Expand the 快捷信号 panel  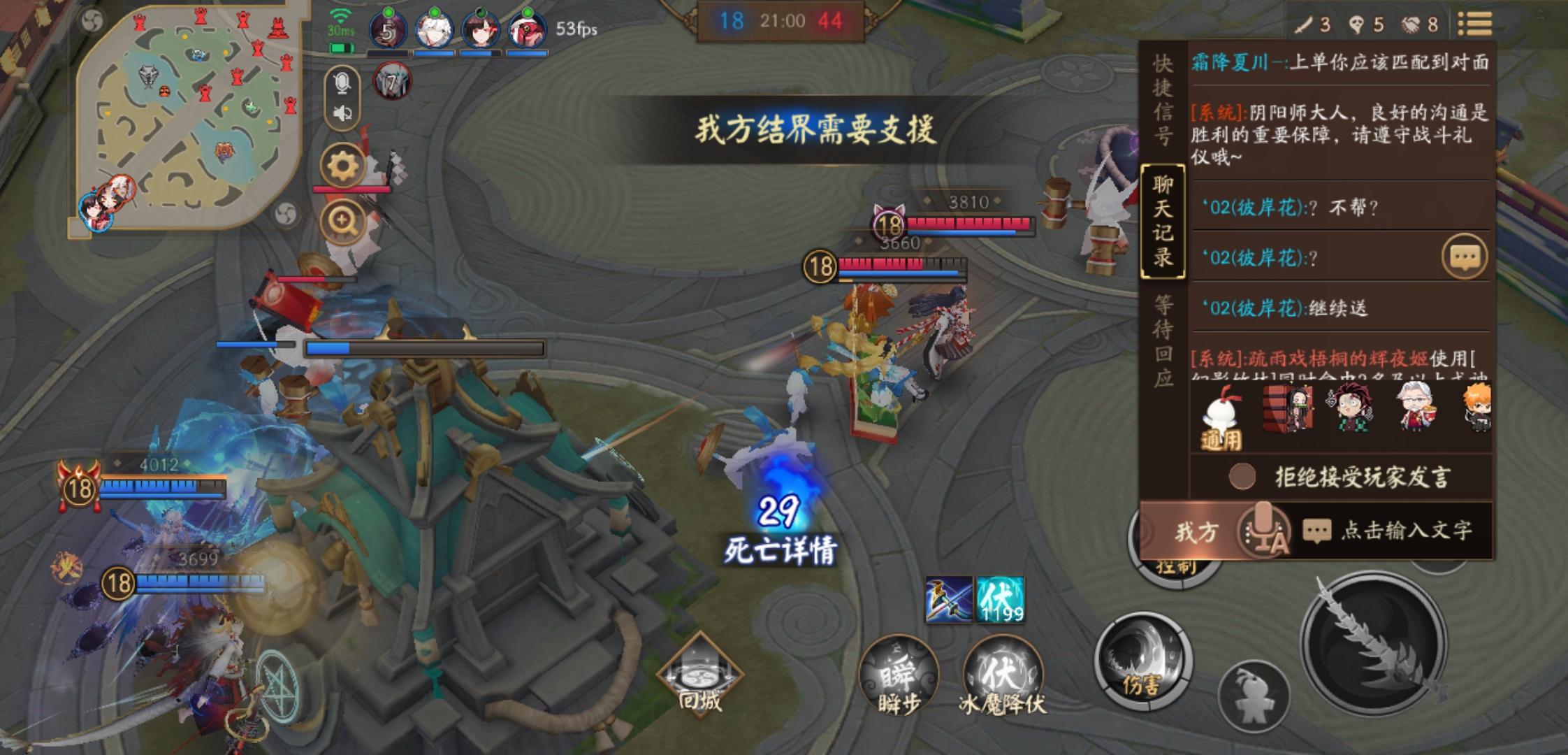point(1162,98)
